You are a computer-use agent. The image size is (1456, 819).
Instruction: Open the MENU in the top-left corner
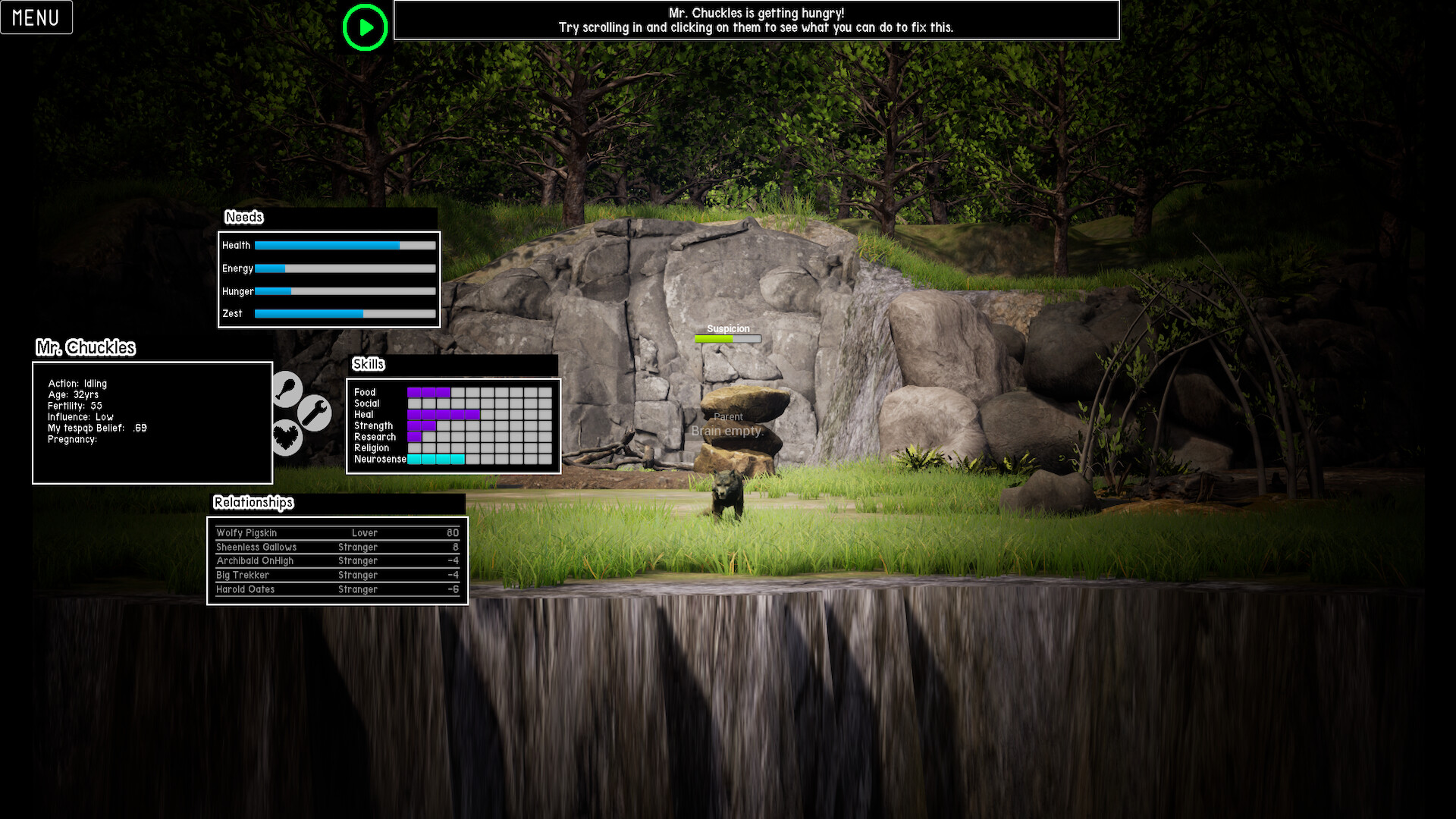tap(36, 17)
